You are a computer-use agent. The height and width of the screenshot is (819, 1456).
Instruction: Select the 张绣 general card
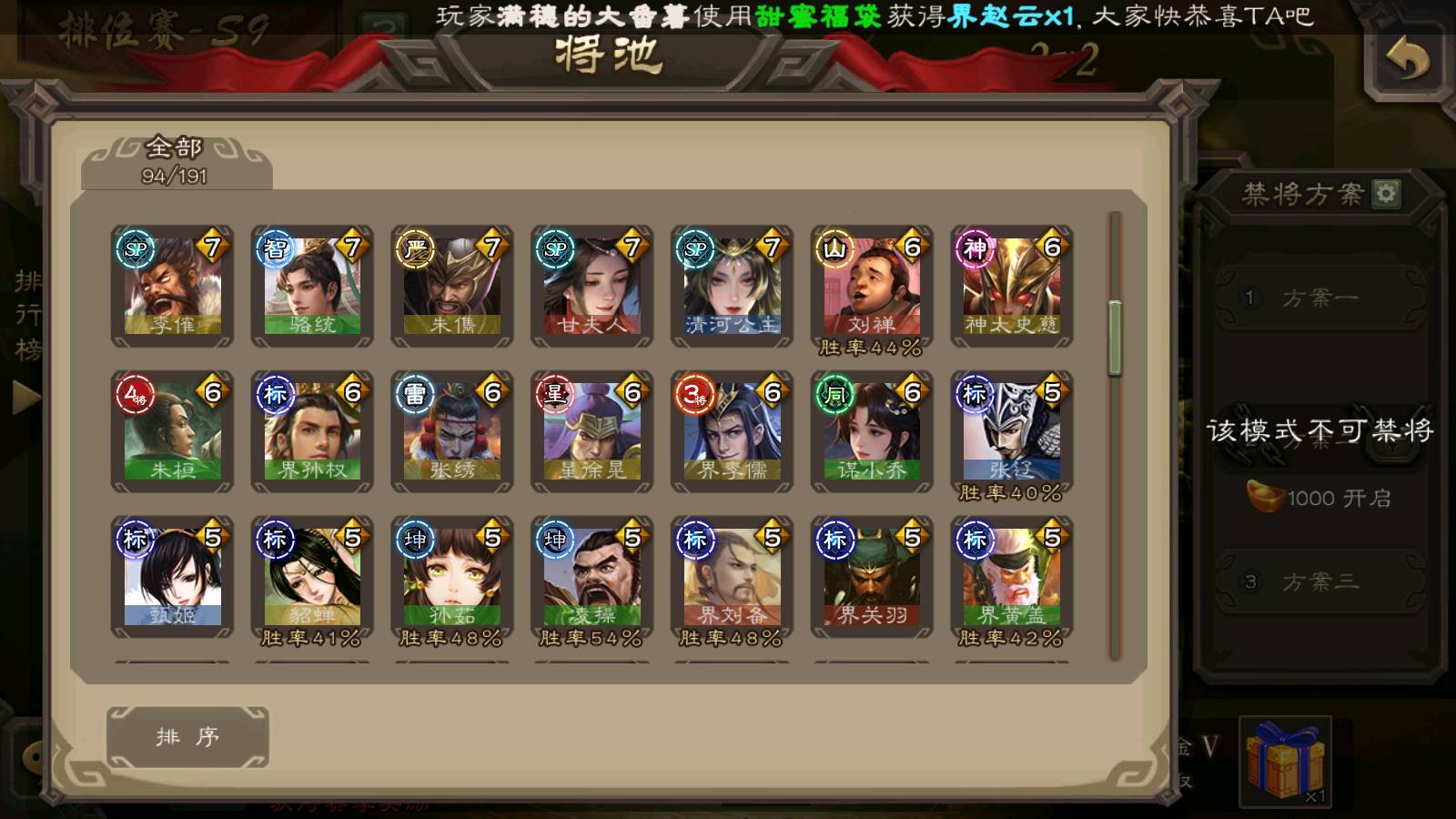point(452,431)
